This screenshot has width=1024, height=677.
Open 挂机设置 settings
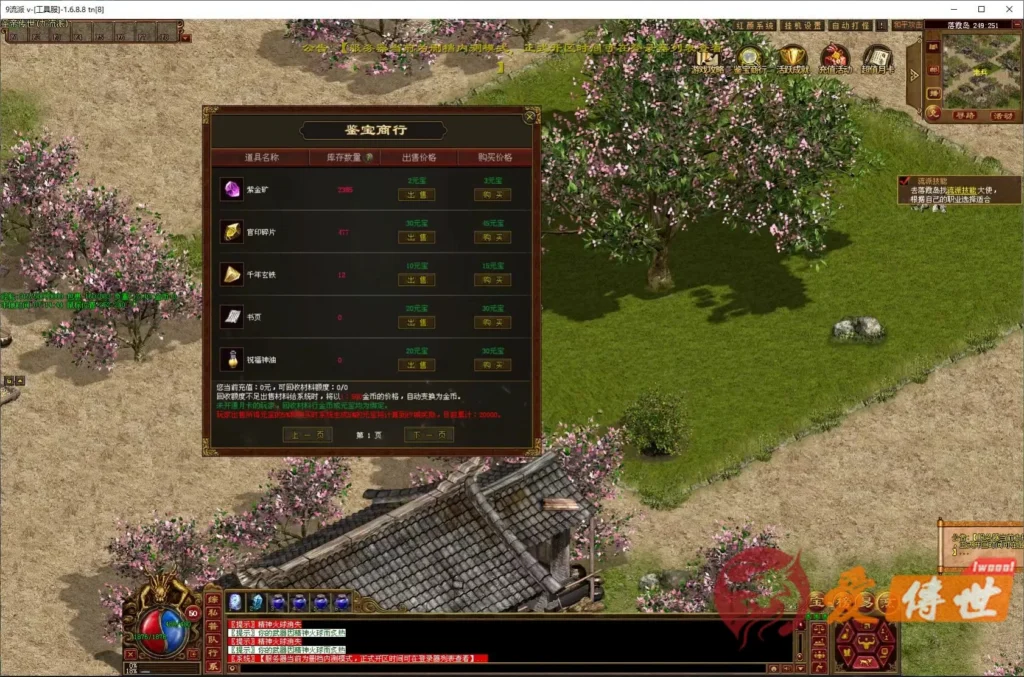coord(800,25)
